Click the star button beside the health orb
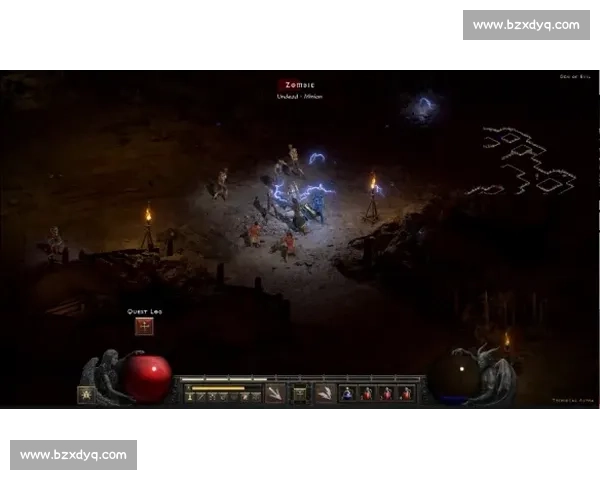This screenshot has height=480, width=600. pos(86,394)
